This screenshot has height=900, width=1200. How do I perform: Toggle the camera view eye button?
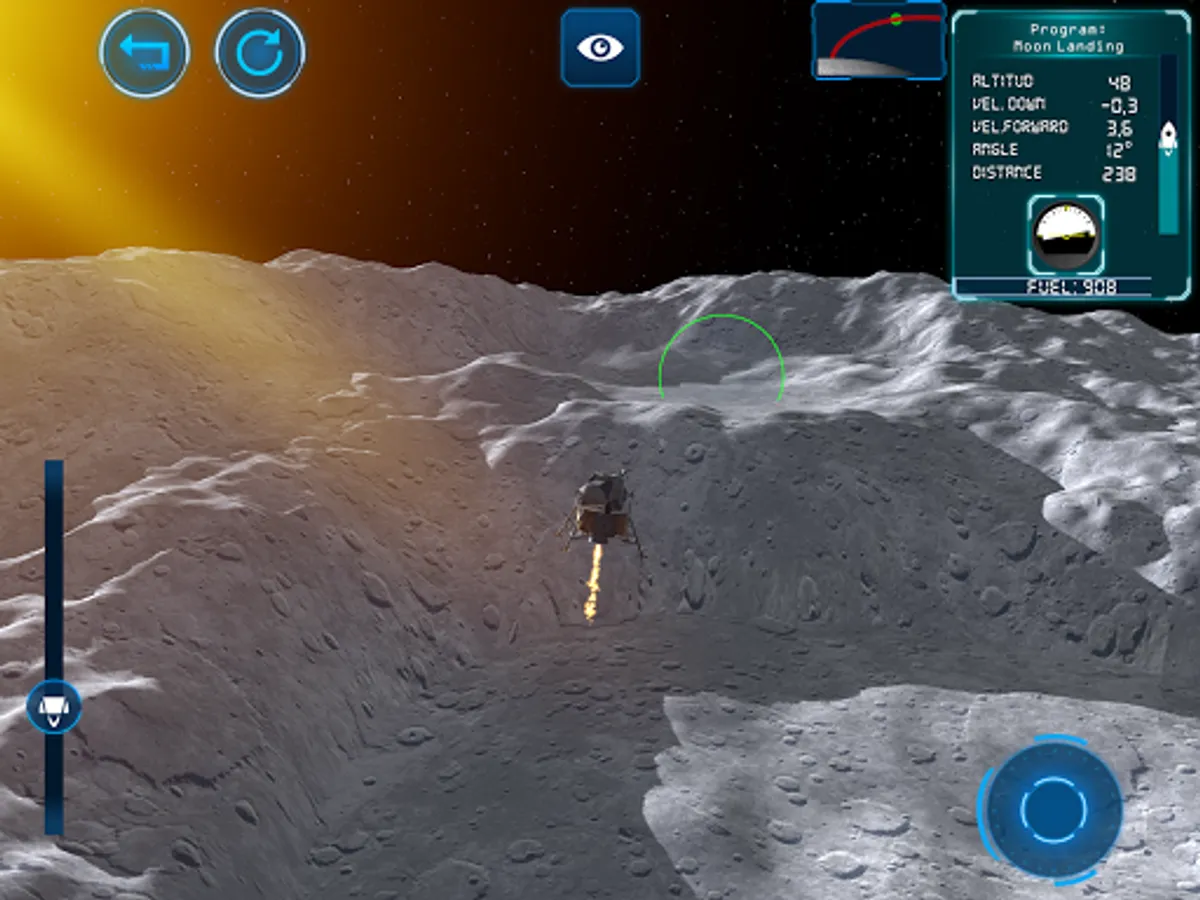(600, 48)
